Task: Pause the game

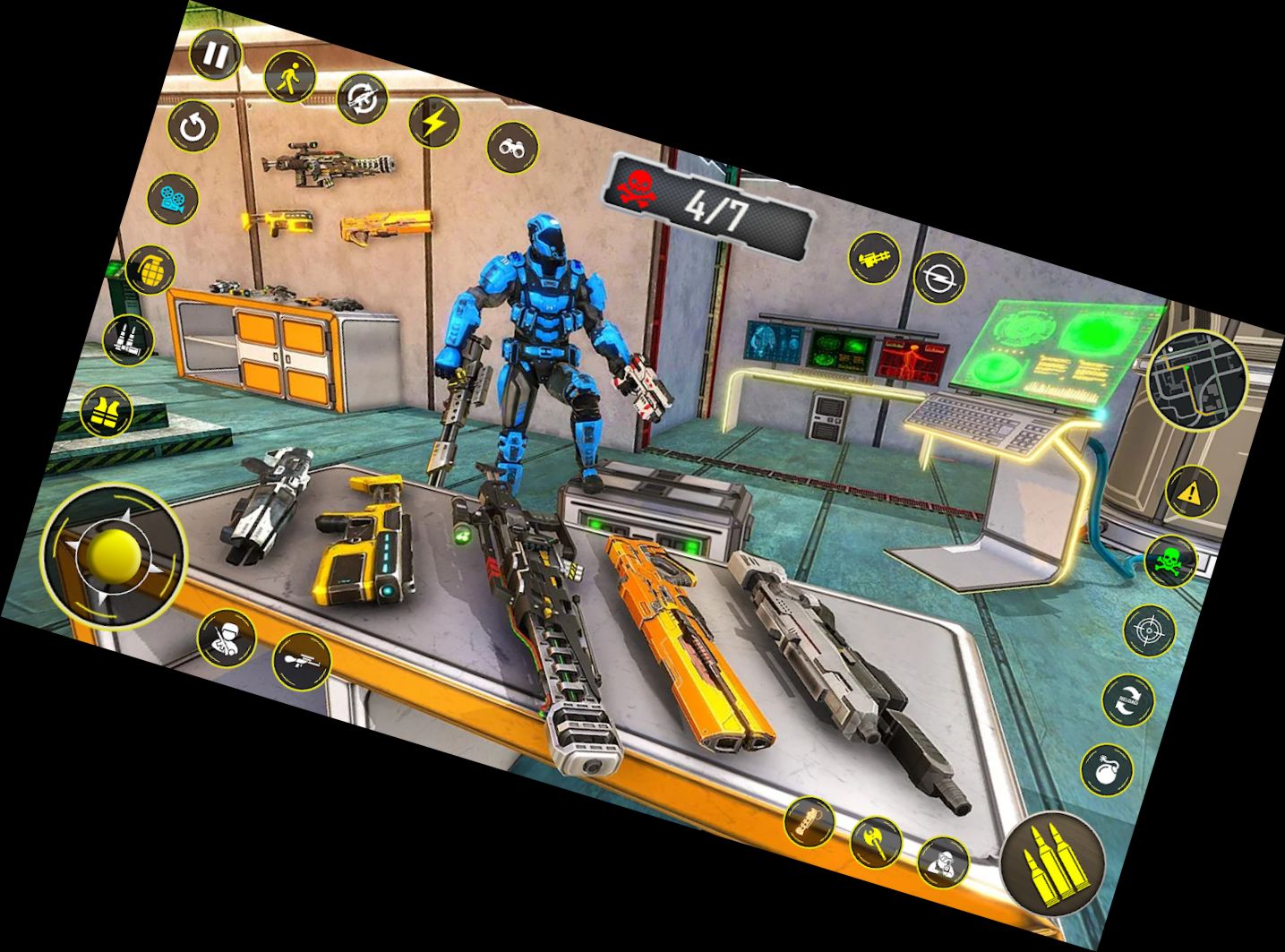Action: [x=216, y=56]
